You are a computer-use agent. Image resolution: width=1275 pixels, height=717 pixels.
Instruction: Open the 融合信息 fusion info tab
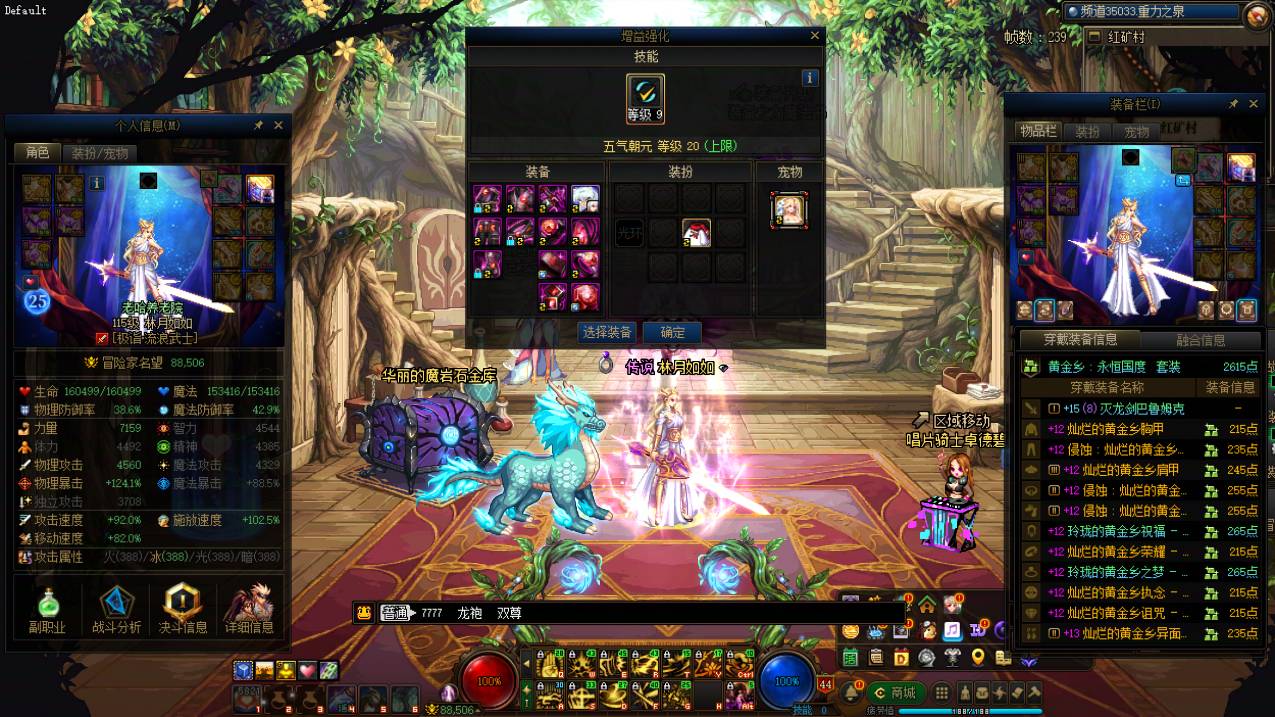(x=1200, y=339)
